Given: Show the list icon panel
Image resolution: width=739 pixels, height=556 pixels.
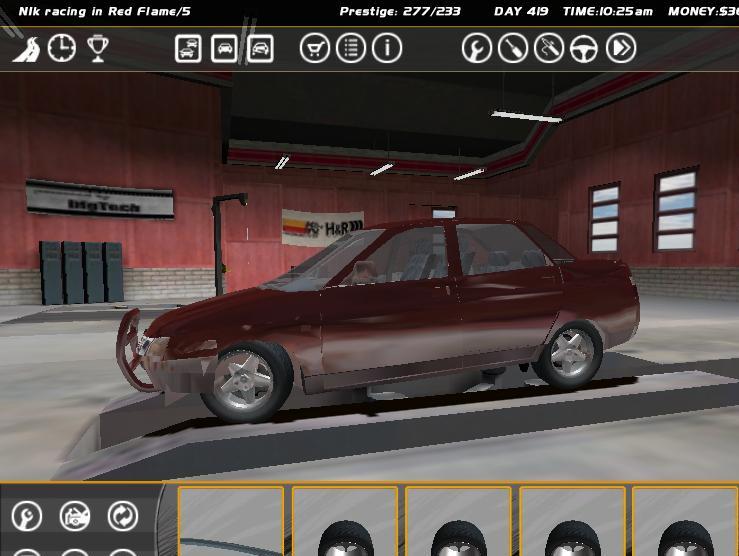Looking at the screenshot, I should click(351, 48).
